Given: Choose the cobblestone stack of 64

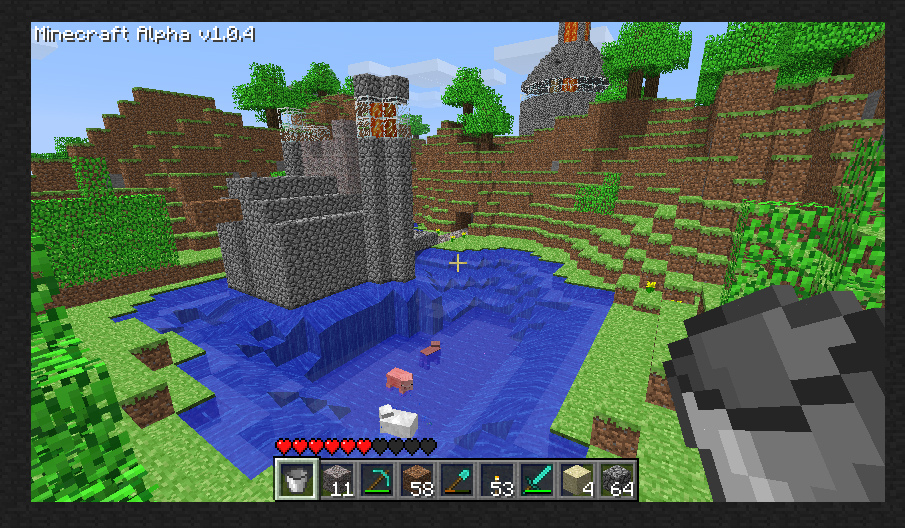Looking at the screenshot, I should (616, 480).
